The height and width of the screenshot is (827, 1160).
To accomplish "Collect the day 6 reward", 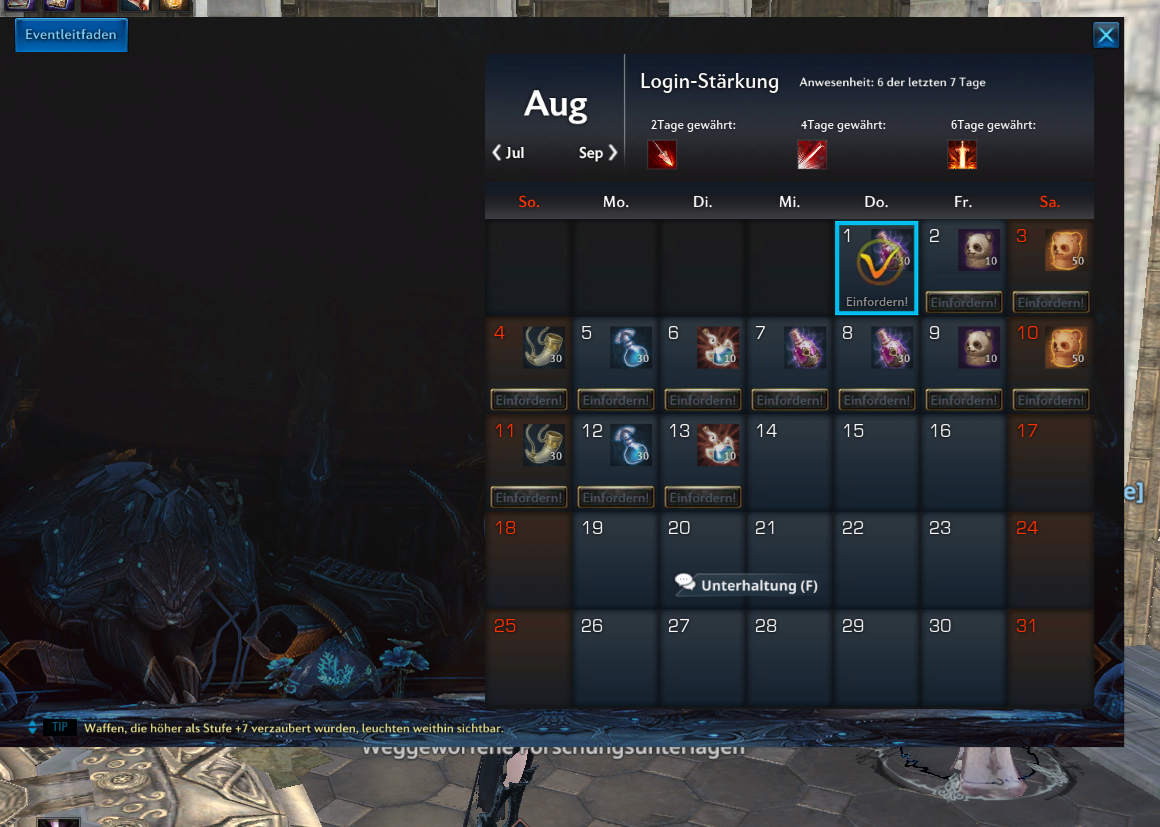I will [703, 400].
